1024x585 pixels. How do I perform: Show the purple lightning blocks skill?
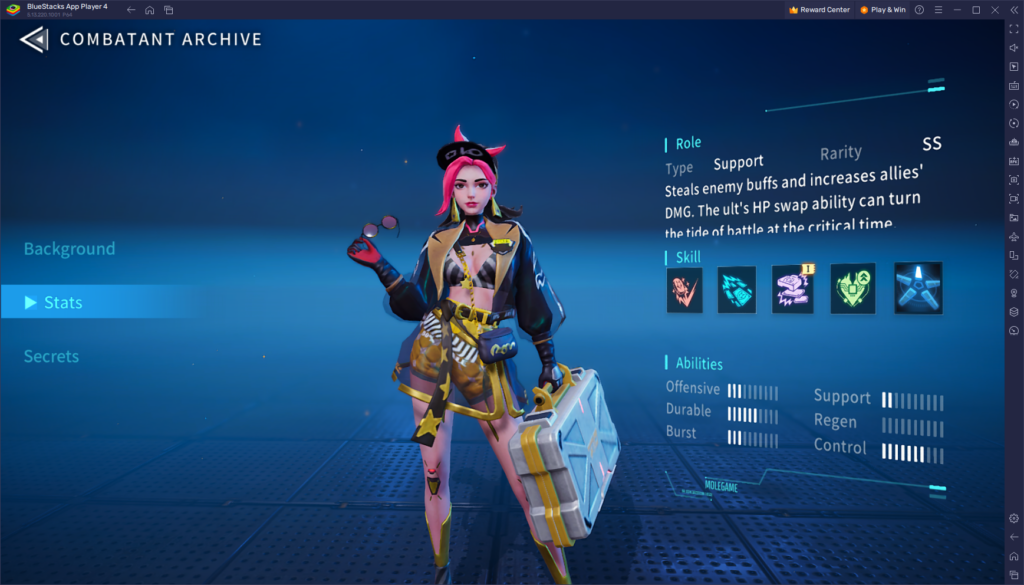click(x=792, y=289)
